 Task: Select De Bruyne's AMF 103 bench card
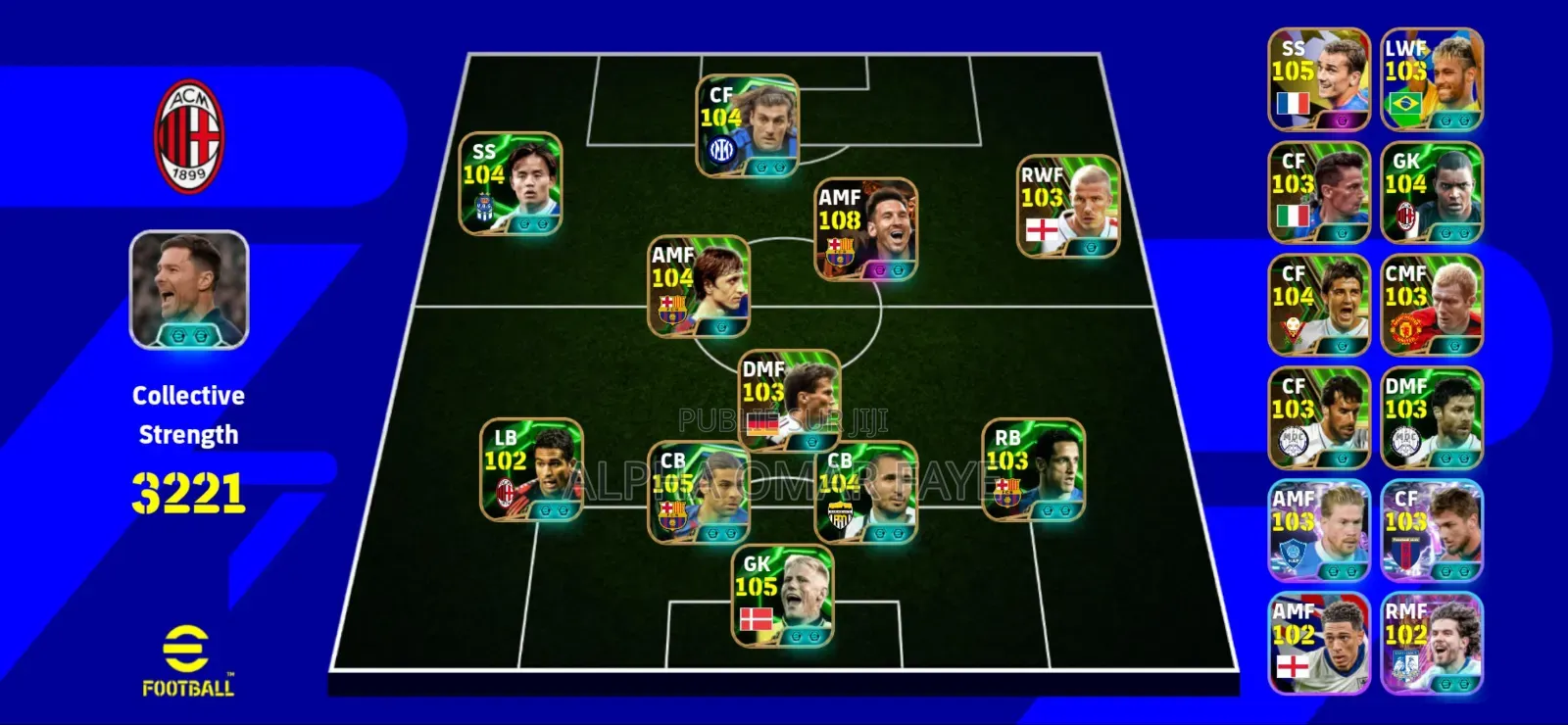click(1317, 529)
